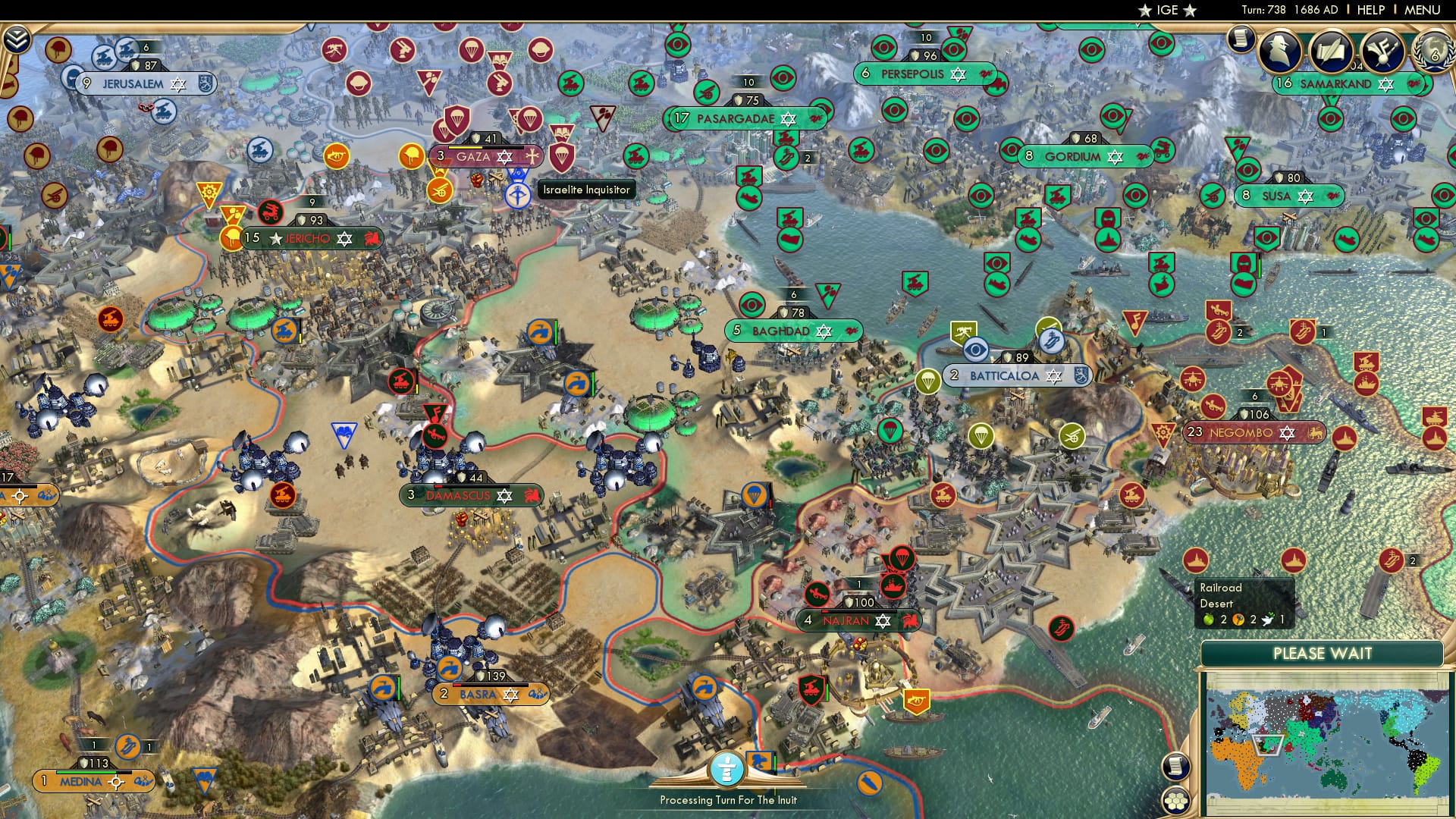The height and width of the screenshot is (819, 1456).
Task: Click the Inuit insignia on the processing banner
Action: [727, 768]
